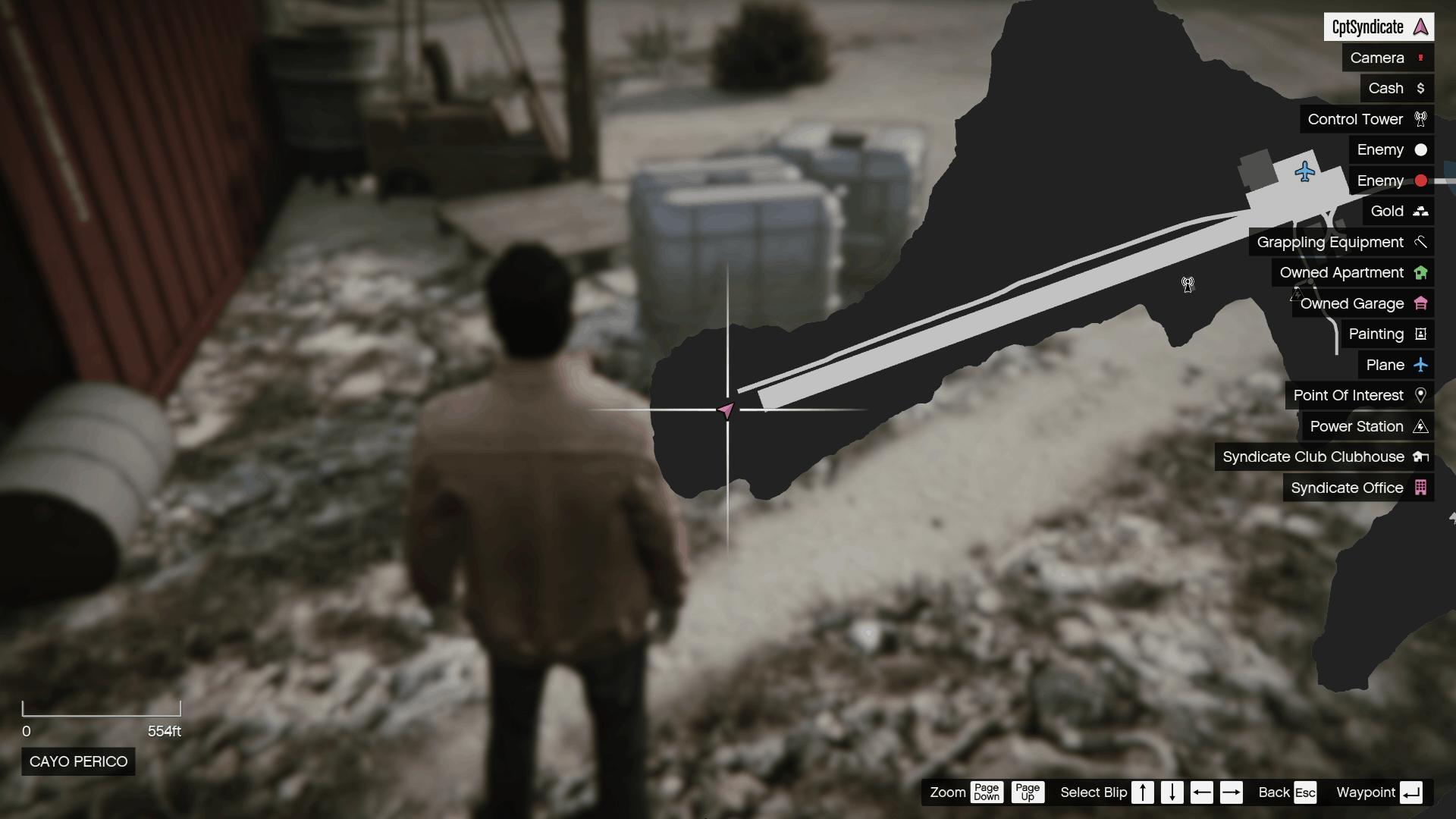Select the Owned Garage legend entry
1456x819 pixels.
pyautogui.click(x=1363, y=303)
